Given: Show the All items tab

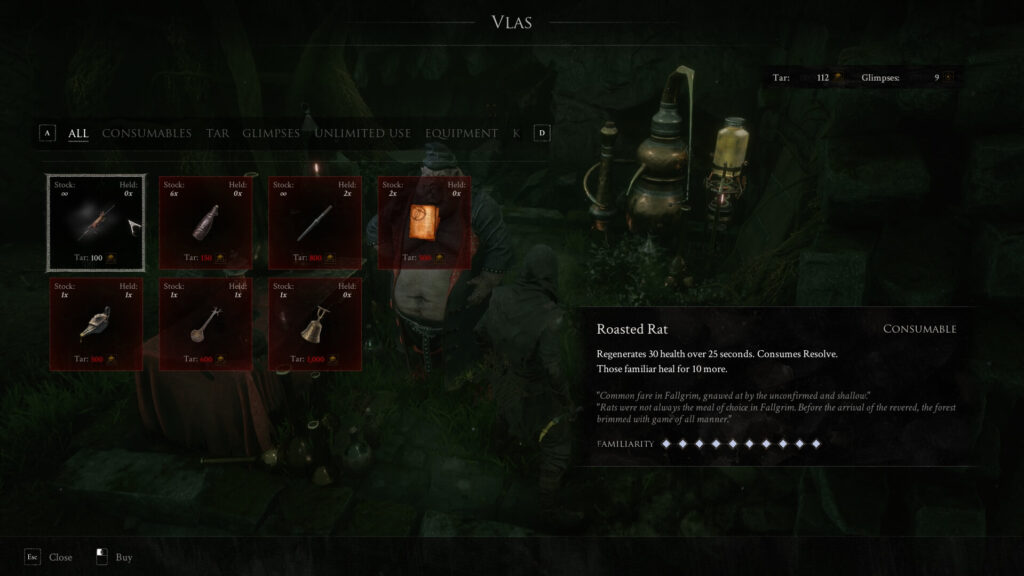Looking at the screenshot, I should pos(78,133).
